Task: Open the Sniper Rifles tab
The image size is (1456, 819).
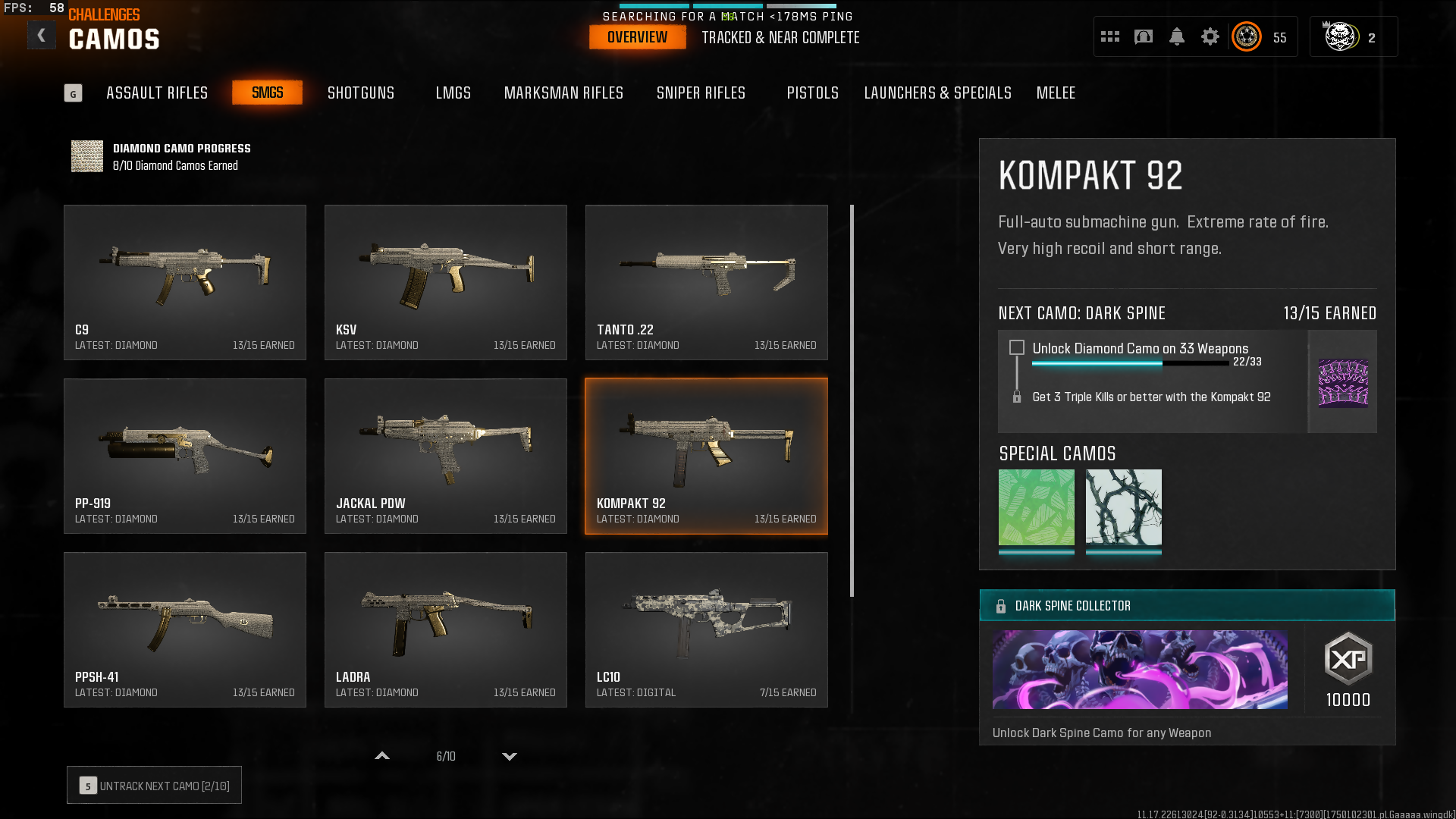Action: pyautogui.click(x=701, y=93)
